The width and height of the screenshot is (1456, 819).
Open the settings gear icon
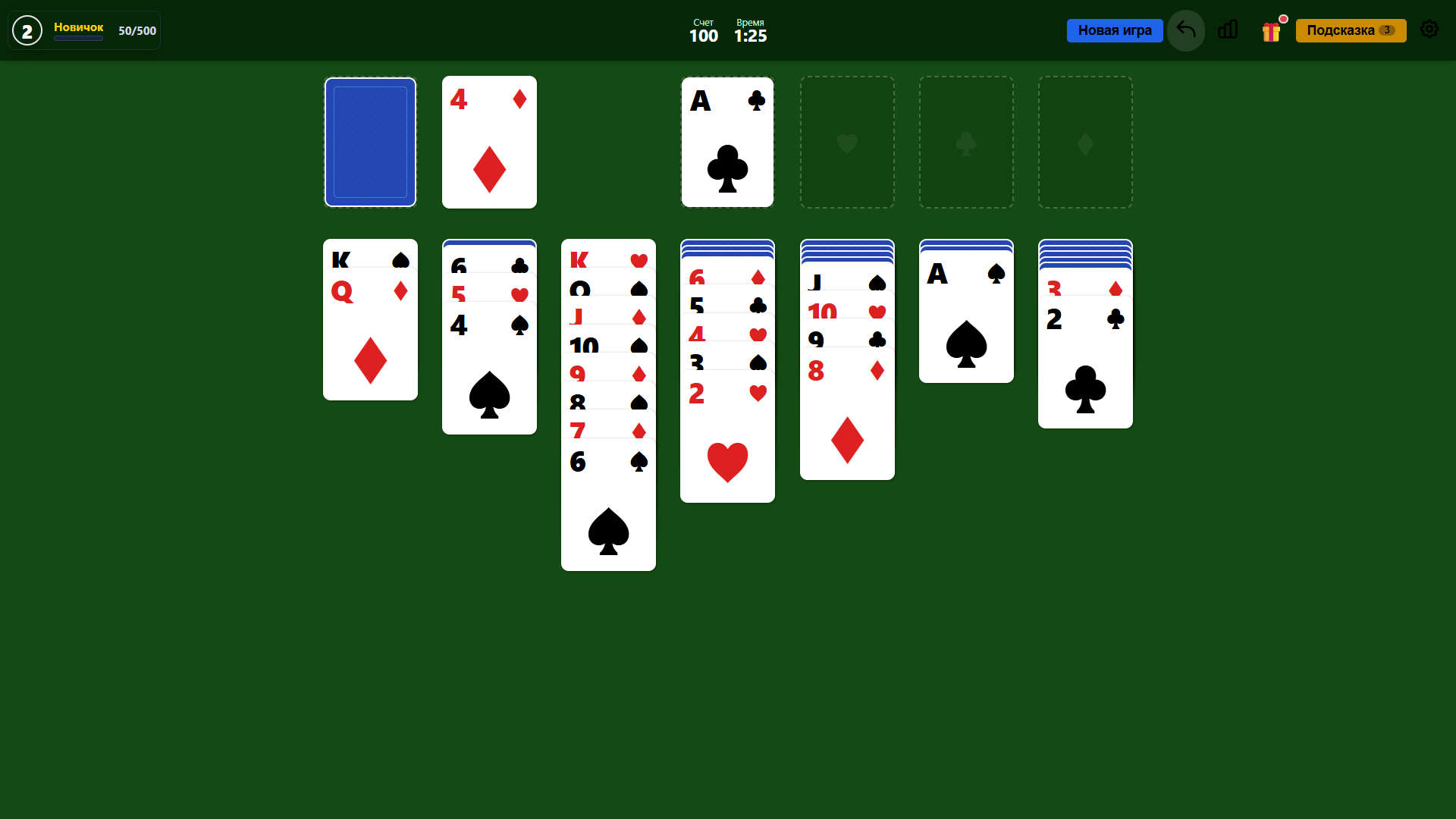[x=1429, y=30]
